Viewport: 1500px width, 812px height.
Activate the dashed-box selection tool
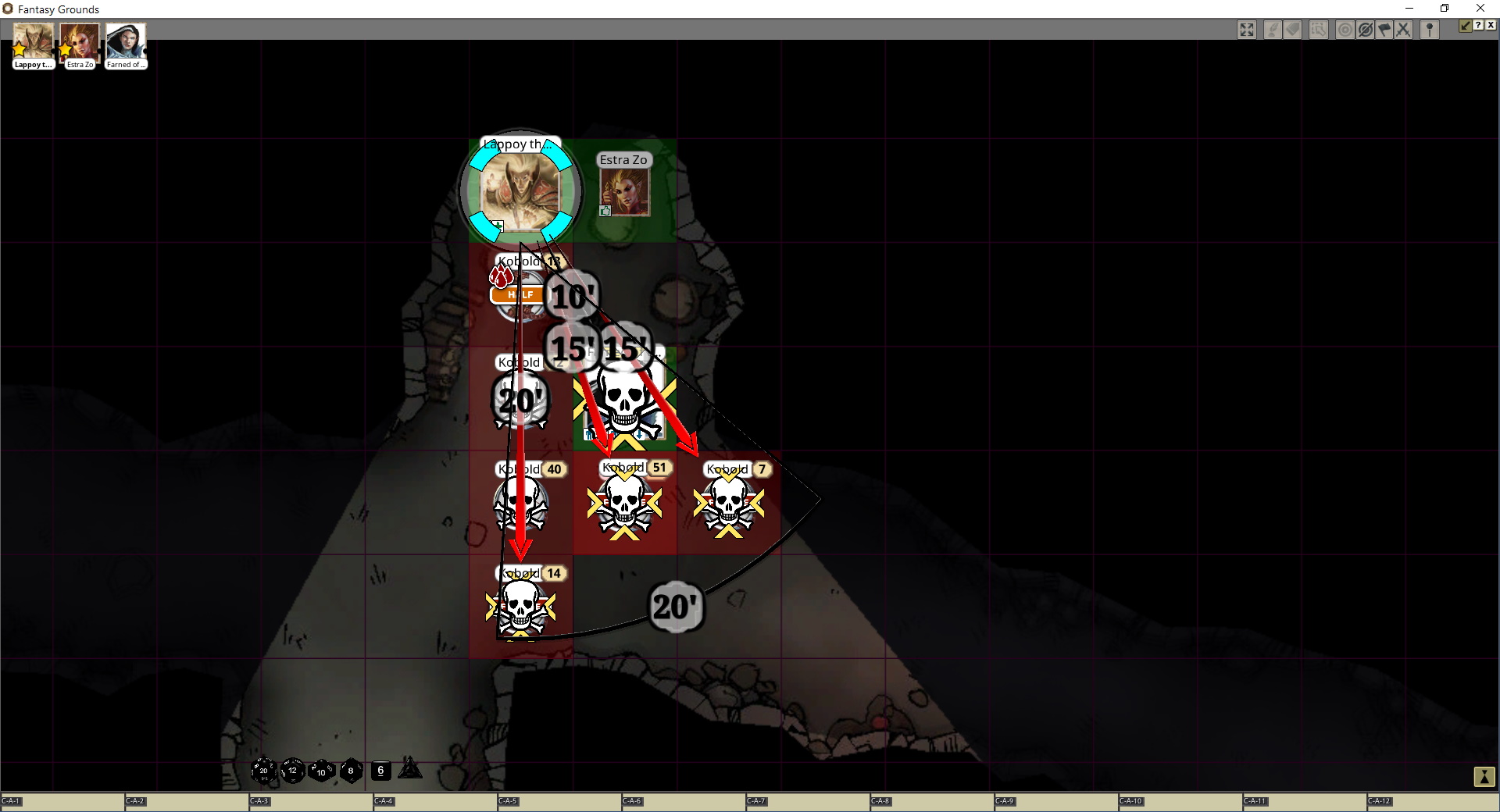[1319, 30]
